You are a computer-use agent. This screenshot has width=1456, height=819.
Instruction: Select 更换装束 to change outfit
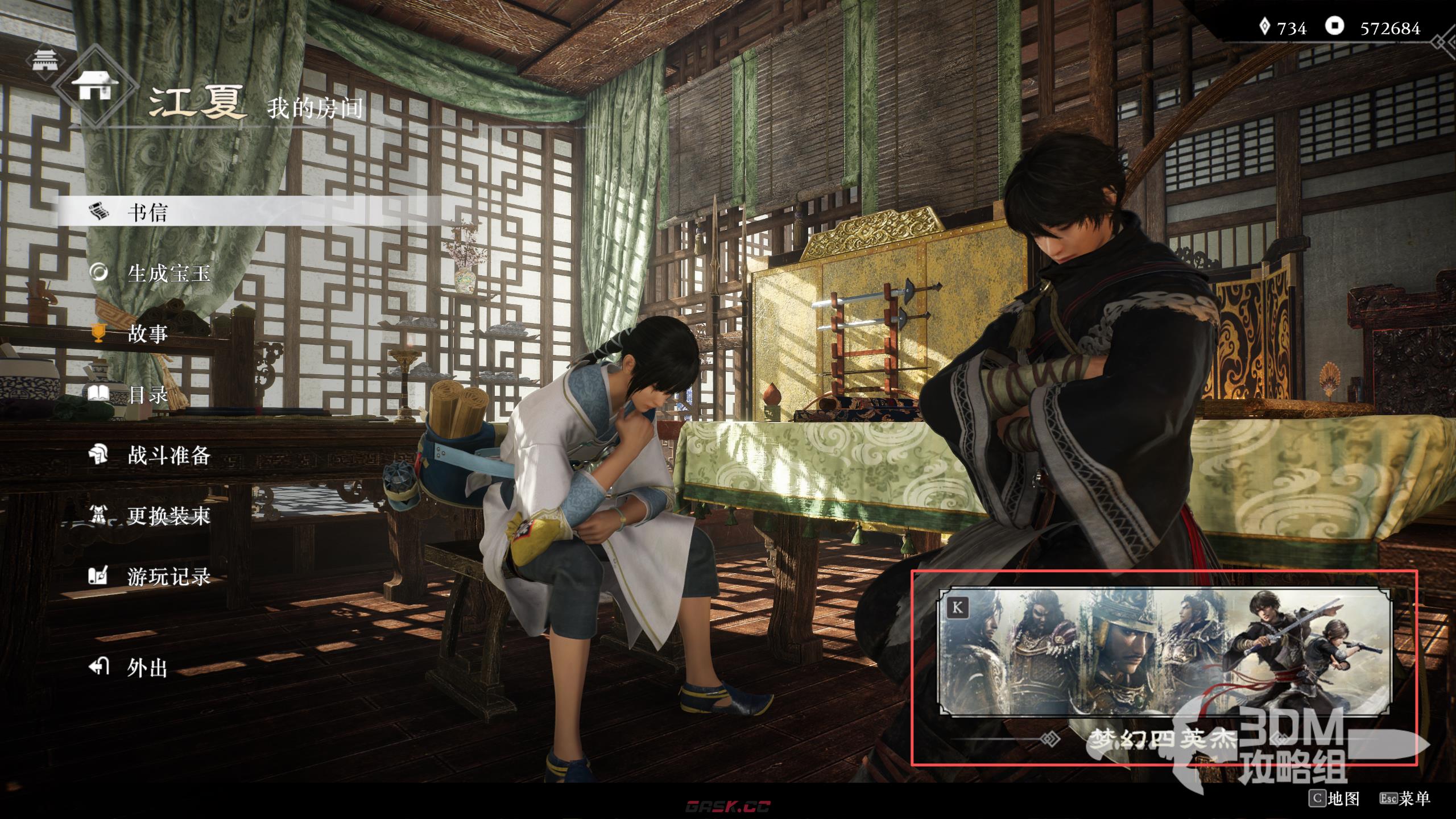tap(168, 516)
